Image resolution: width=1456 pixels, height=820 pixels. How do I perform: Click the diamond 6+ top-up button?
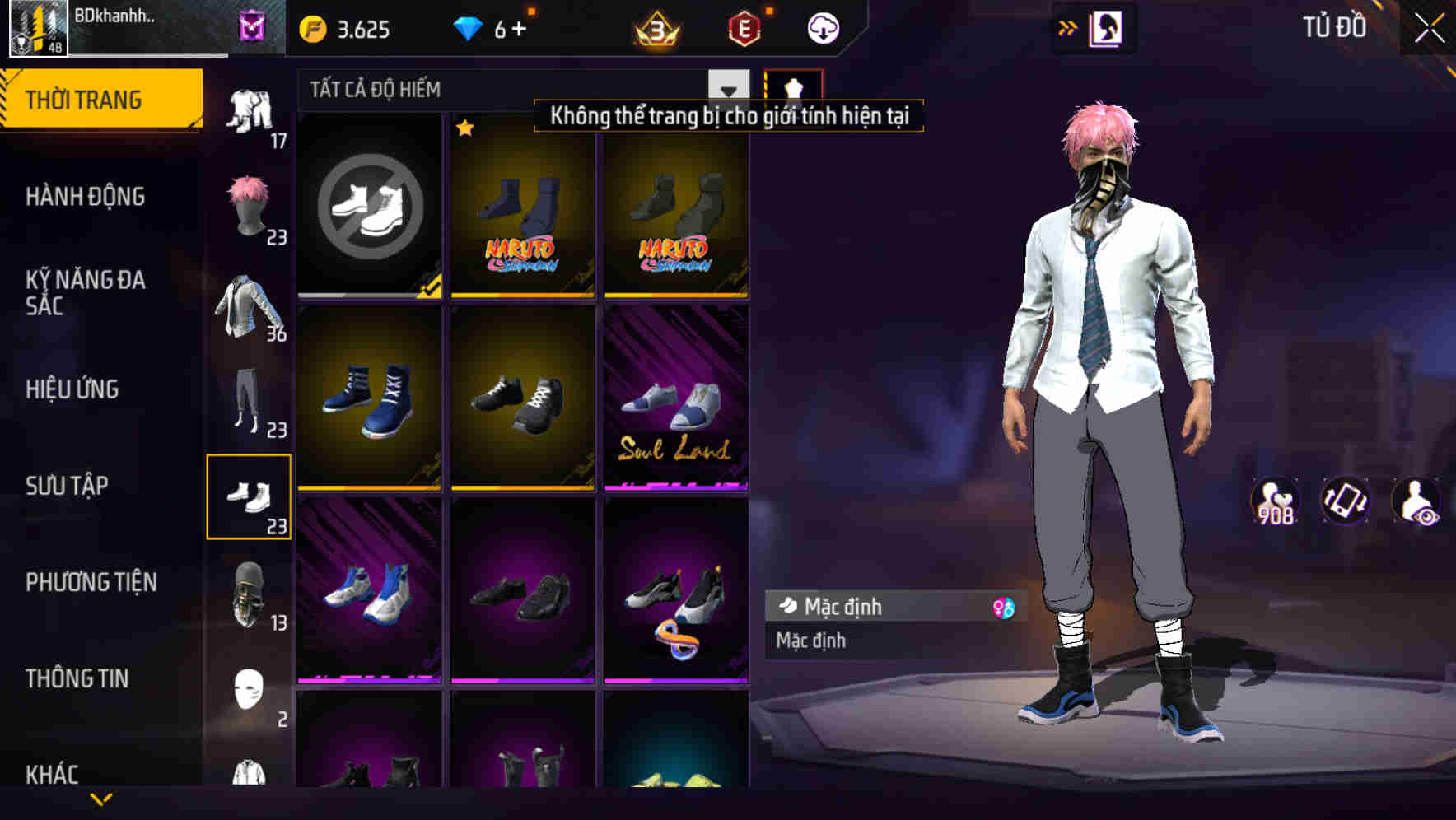(494, 29)
